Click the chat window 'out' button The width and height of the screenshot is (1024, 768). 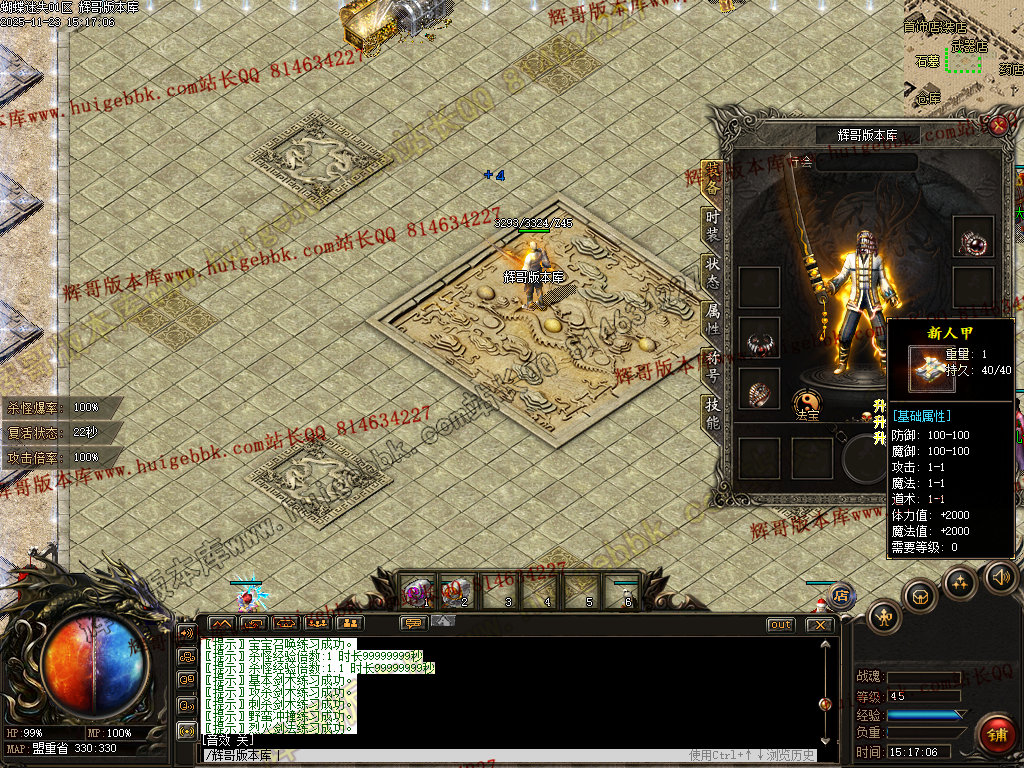(780, 624)
